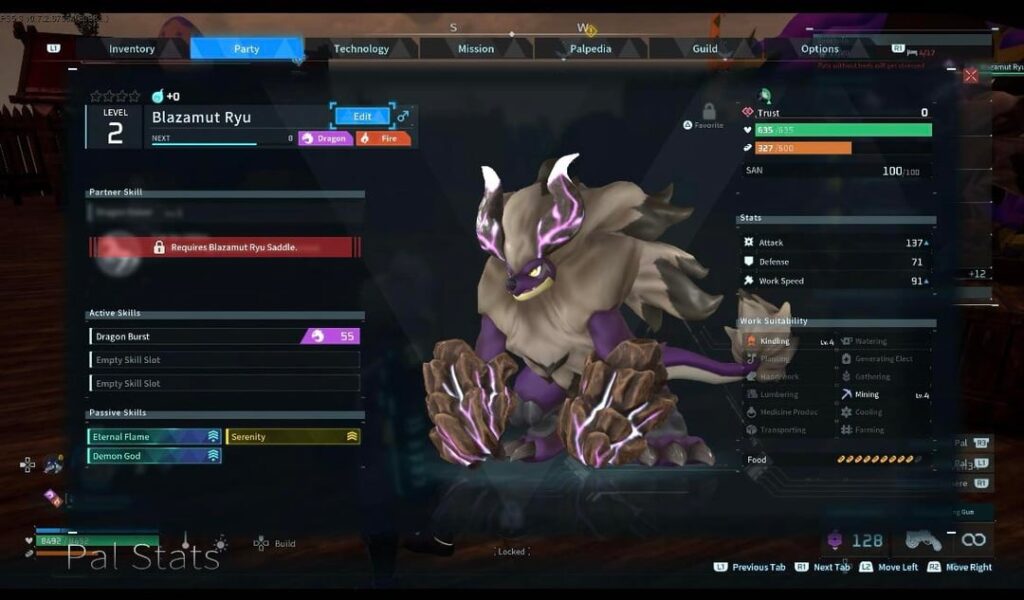Toggle the Favorite lock icon
Viewport: 1024px width, 600px height.
(709, 112)
